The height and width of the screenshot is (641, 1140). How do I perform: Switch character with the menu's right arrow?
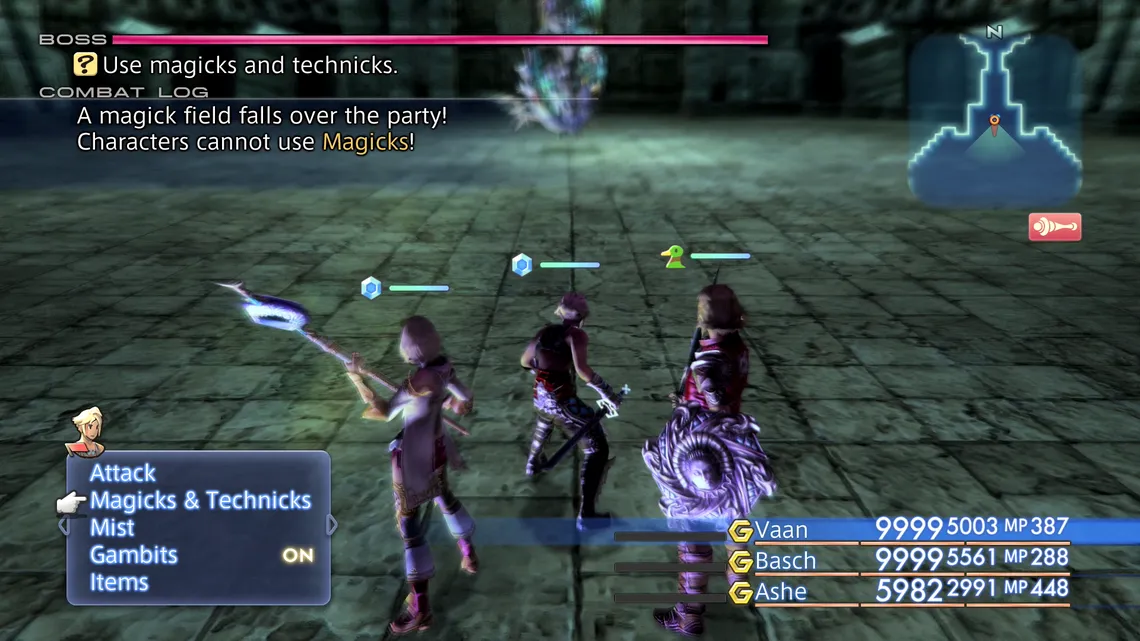[332, 525]
